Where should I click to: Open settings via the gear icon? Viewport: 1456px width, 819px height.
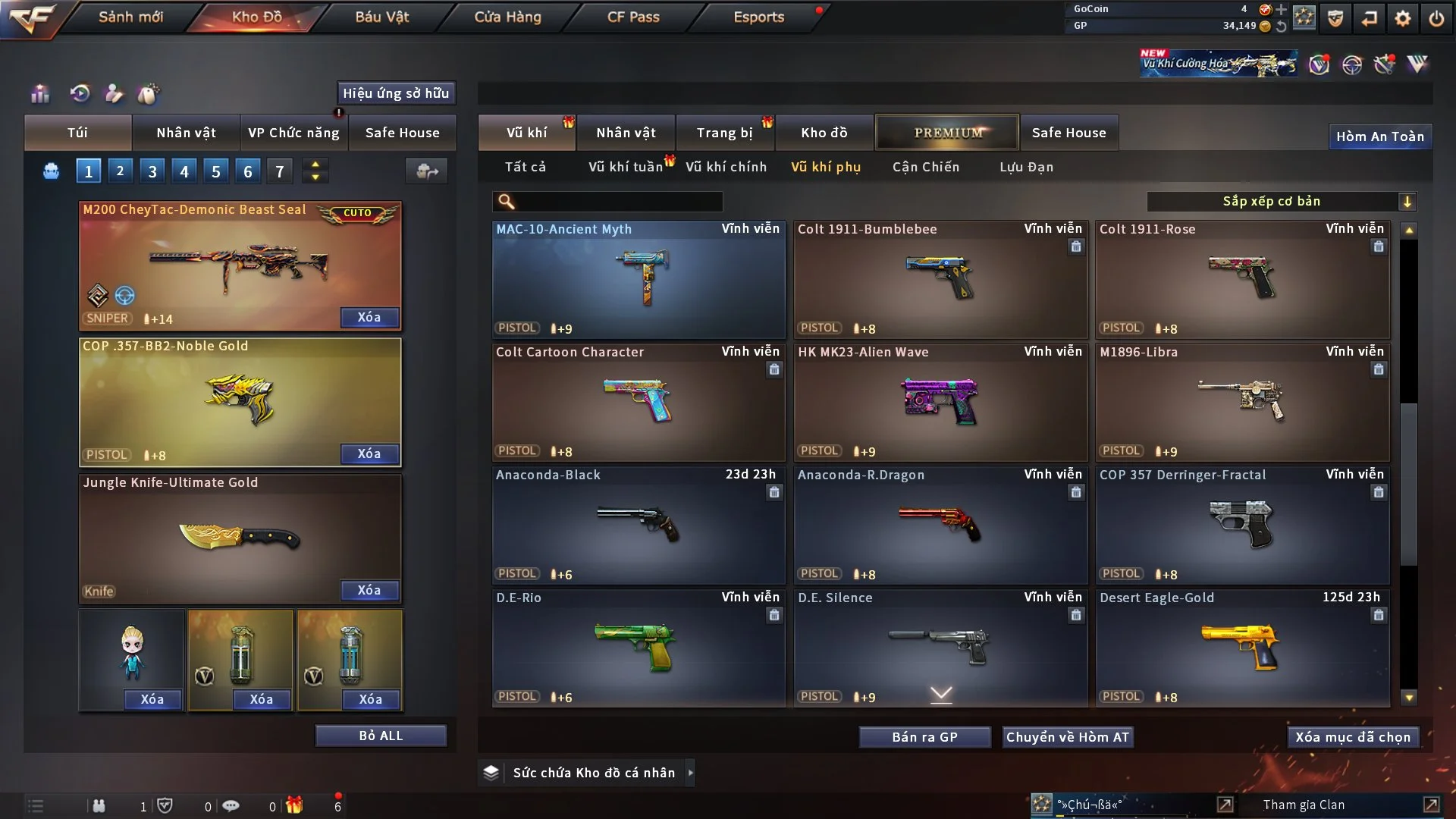click(x=1403, y=17)
